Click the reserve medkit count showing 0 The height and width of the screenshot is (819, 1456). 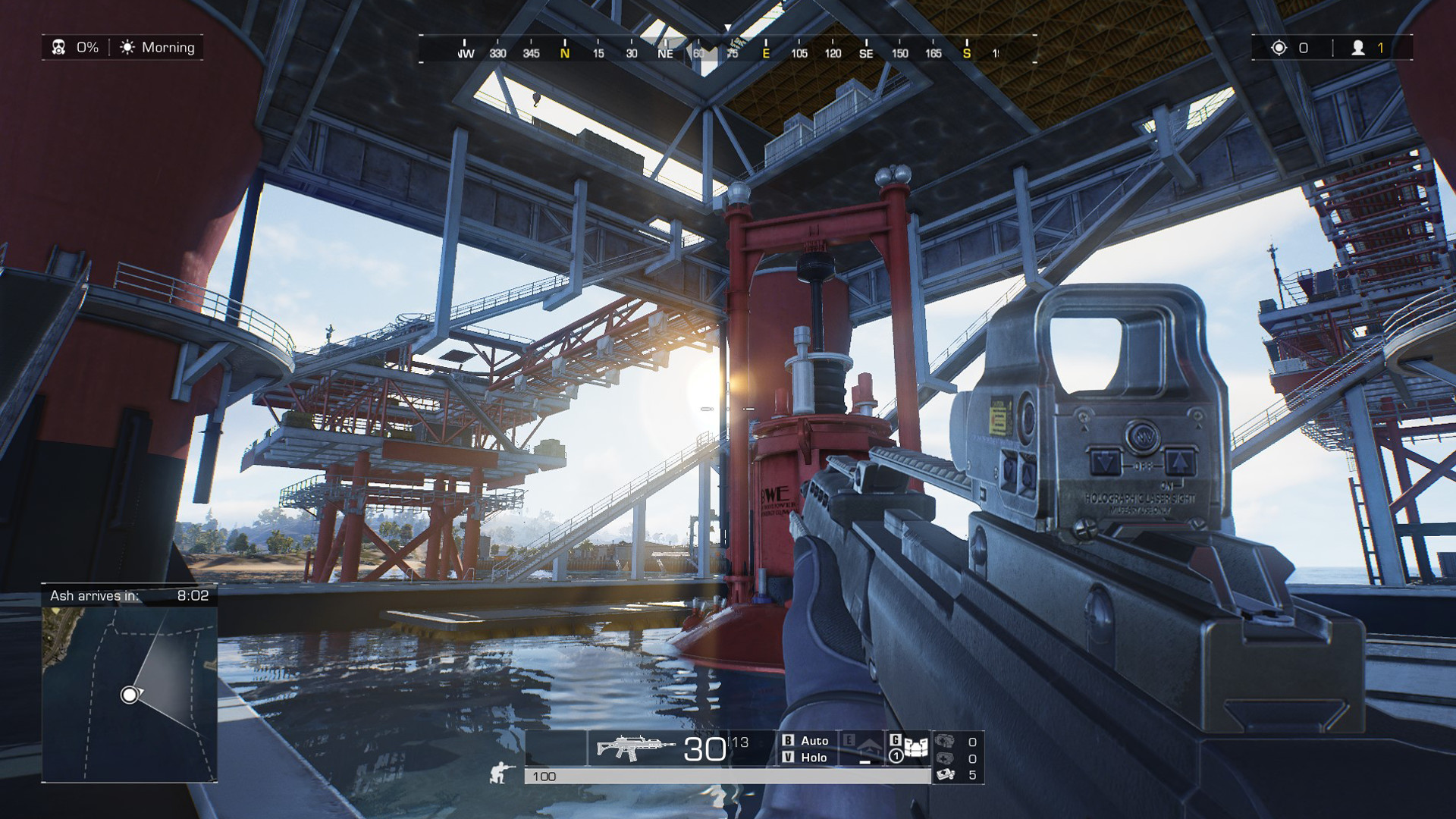pos(944,742)
